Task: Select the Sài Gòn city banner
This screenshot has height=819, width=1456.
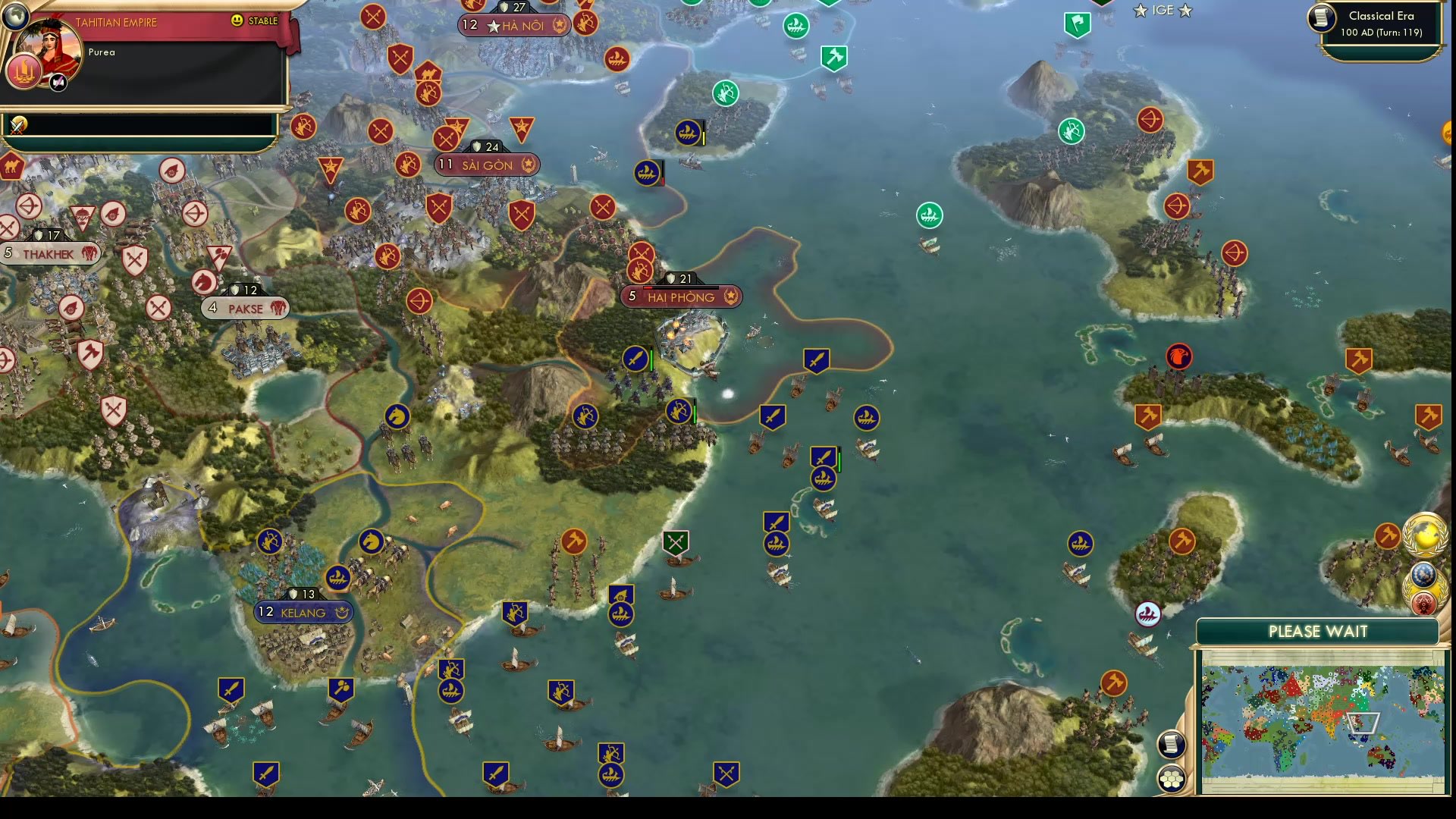Action: click(486, 165)
